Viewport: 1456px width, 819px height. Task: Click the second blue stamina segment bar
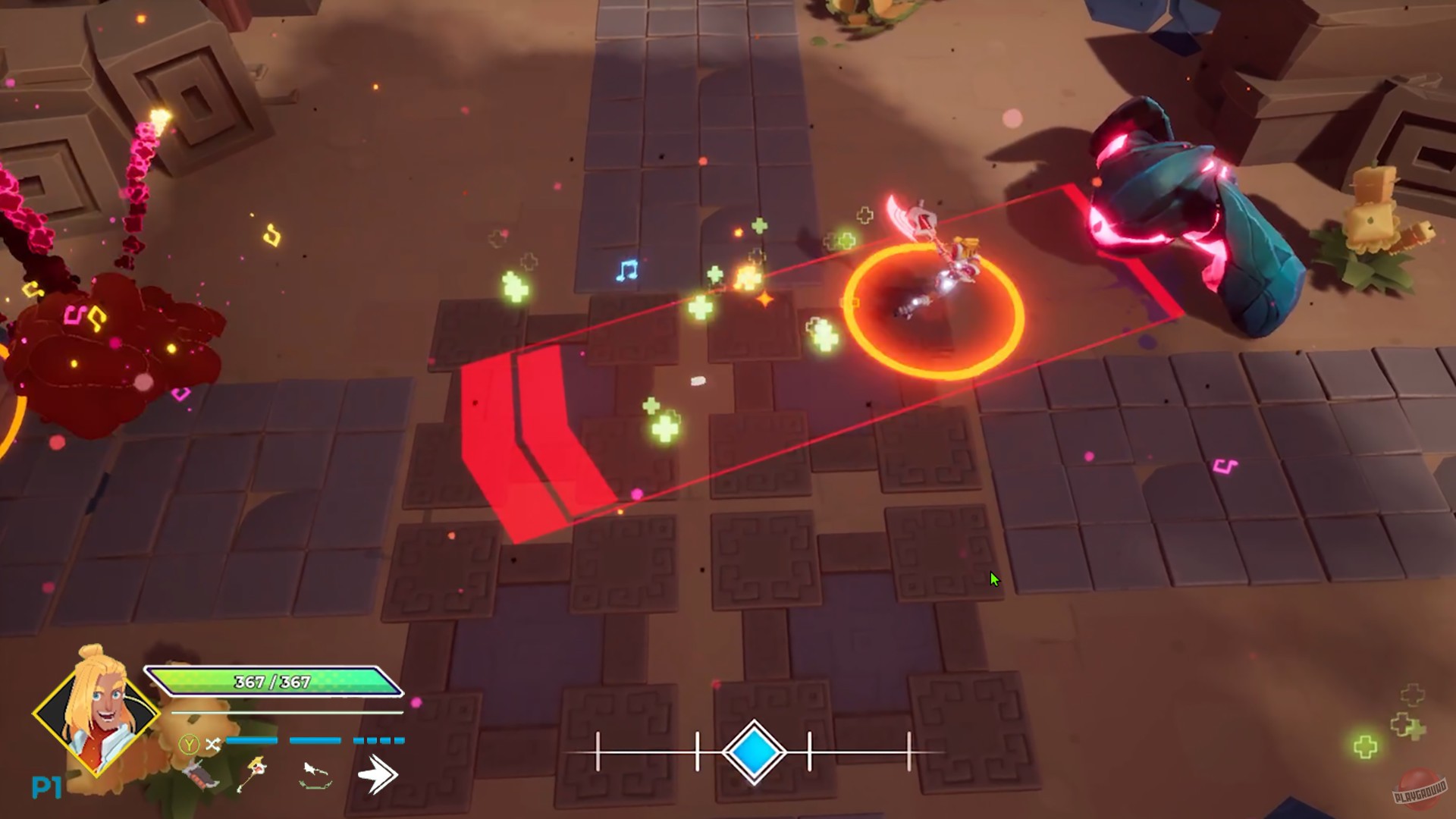(x=315, y=741)
